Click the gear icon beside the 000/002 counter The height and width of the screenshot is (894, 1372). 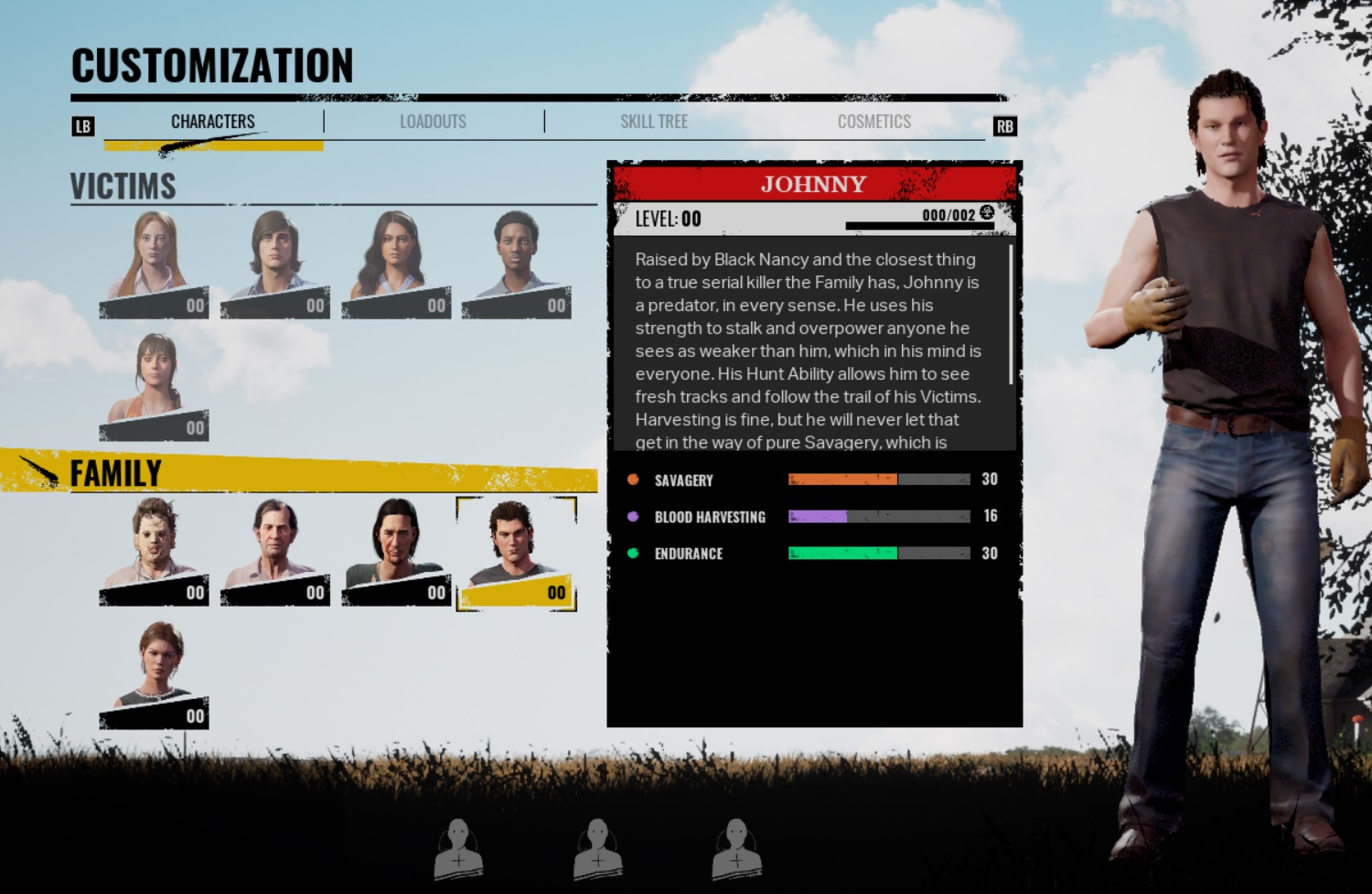985,210
